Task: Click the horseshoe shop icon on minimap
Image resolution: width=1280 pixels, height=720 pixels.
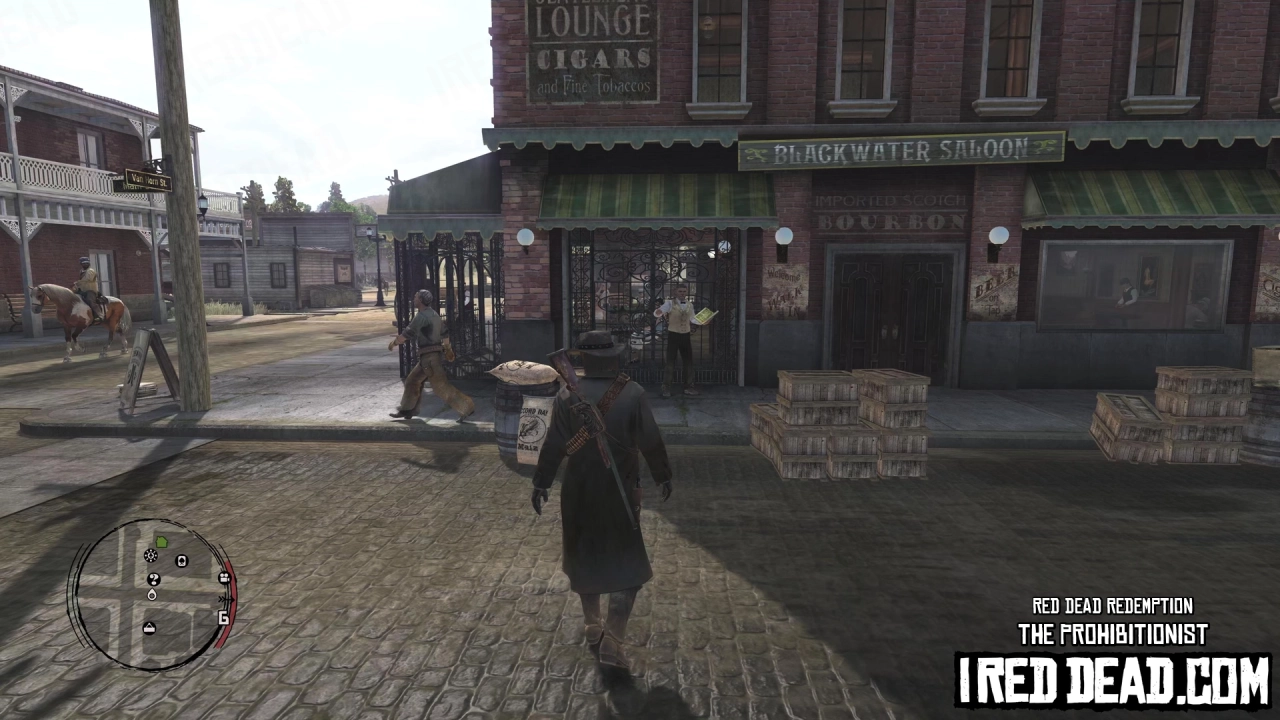Action: pyautogui.click(x=181, y=561)
